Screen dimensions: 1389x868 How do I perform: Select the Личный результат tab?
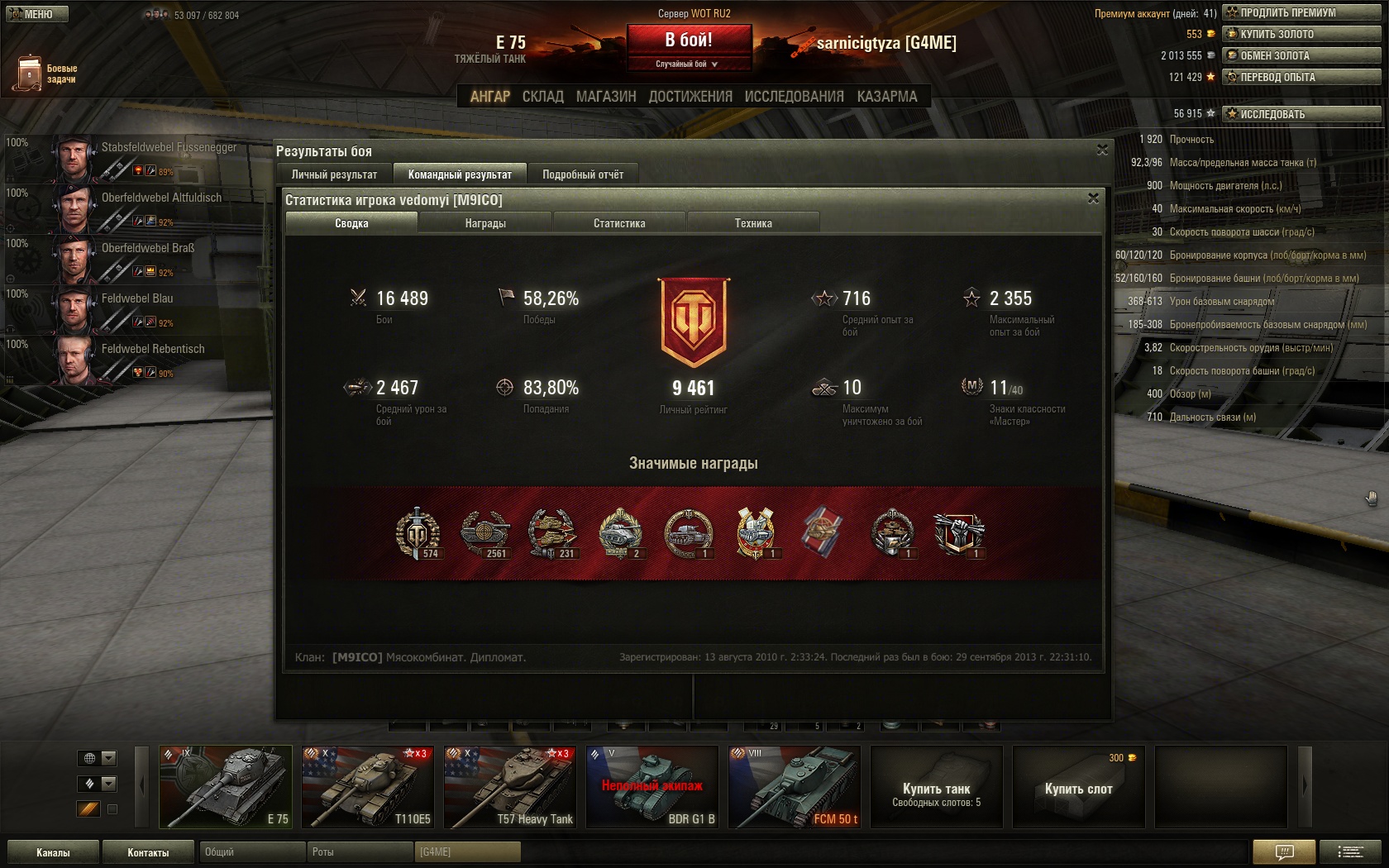pos(334,174)
